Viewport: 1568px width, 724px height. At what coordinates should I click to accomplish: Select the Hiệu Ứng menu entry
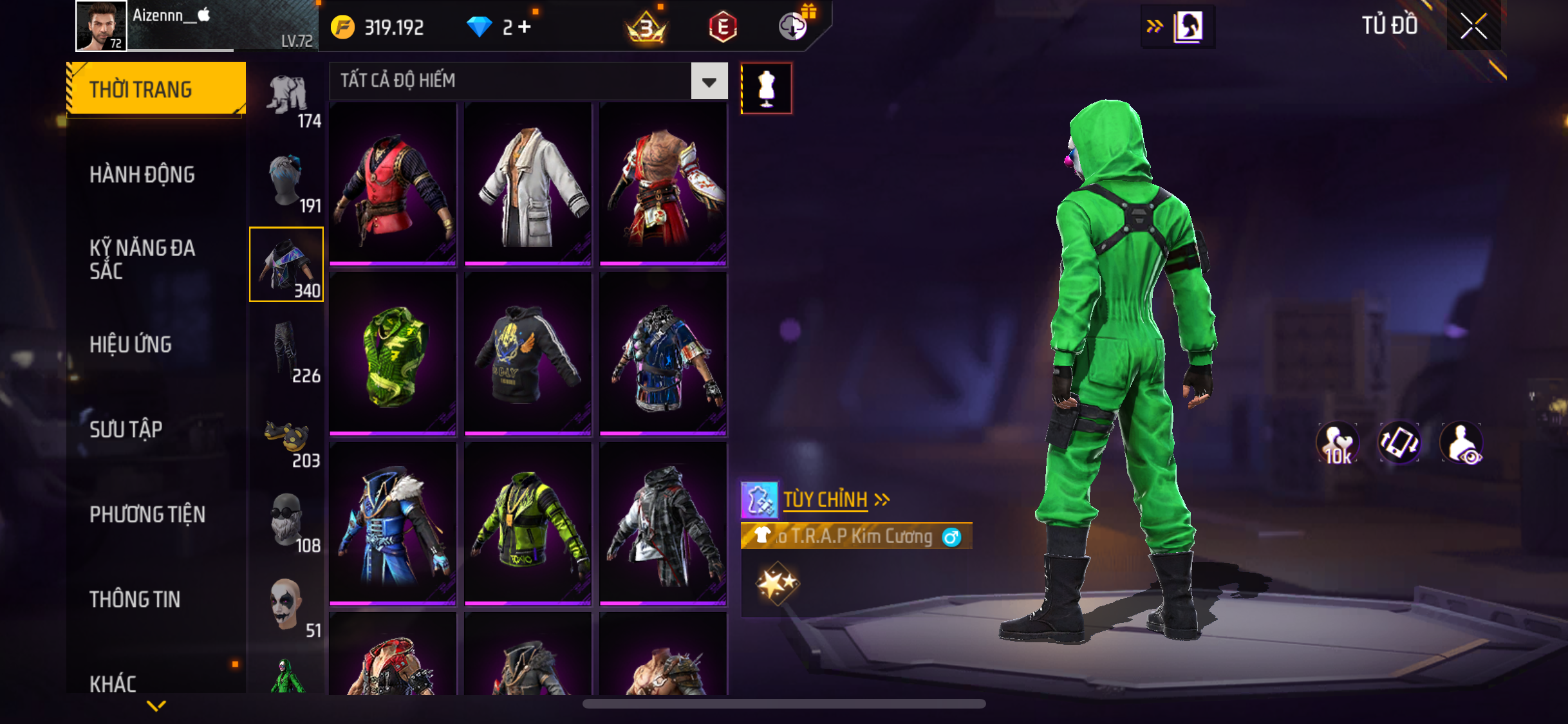[x=131, y=344]
